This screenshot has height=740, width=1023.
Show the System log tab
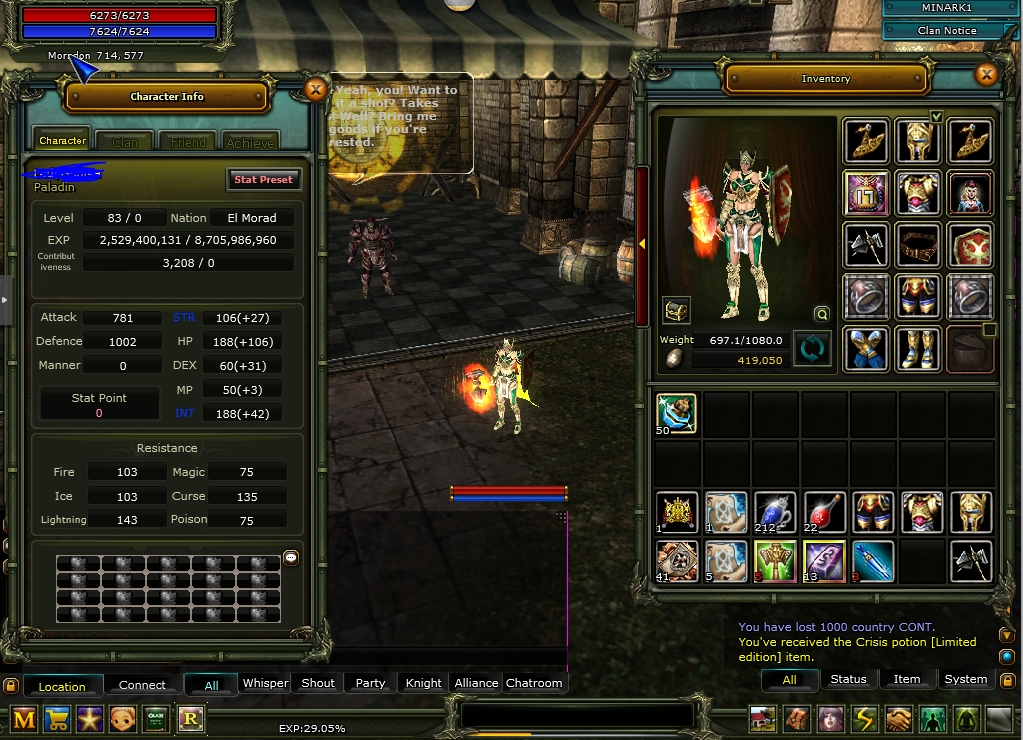coord(965,679)
